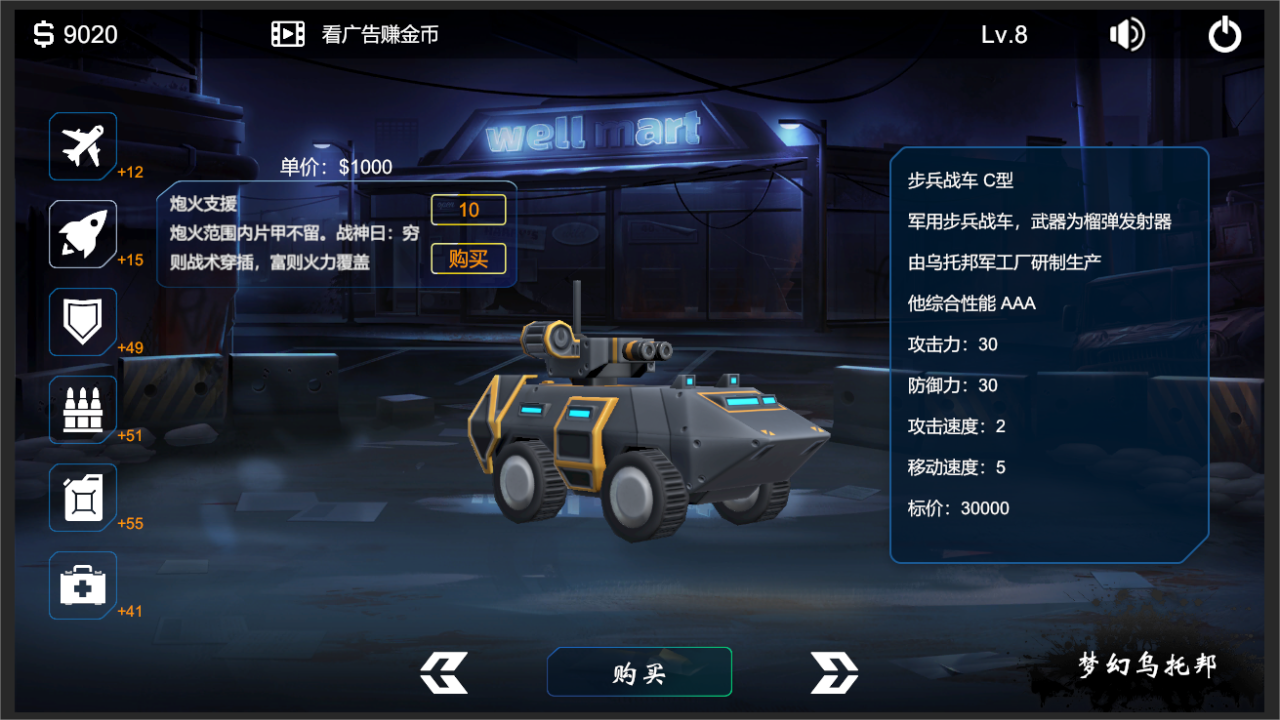Browse next vehicle with right arrow

click(833, 673)
